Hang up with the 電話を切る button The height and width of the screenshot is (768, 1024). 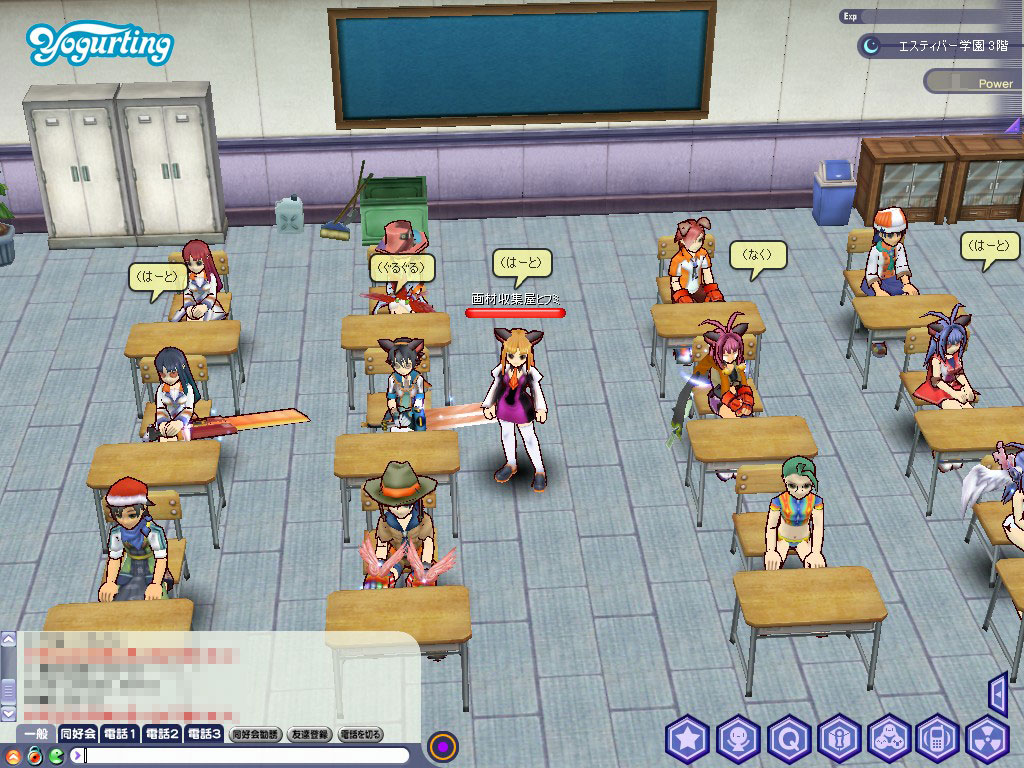[361, 734]
